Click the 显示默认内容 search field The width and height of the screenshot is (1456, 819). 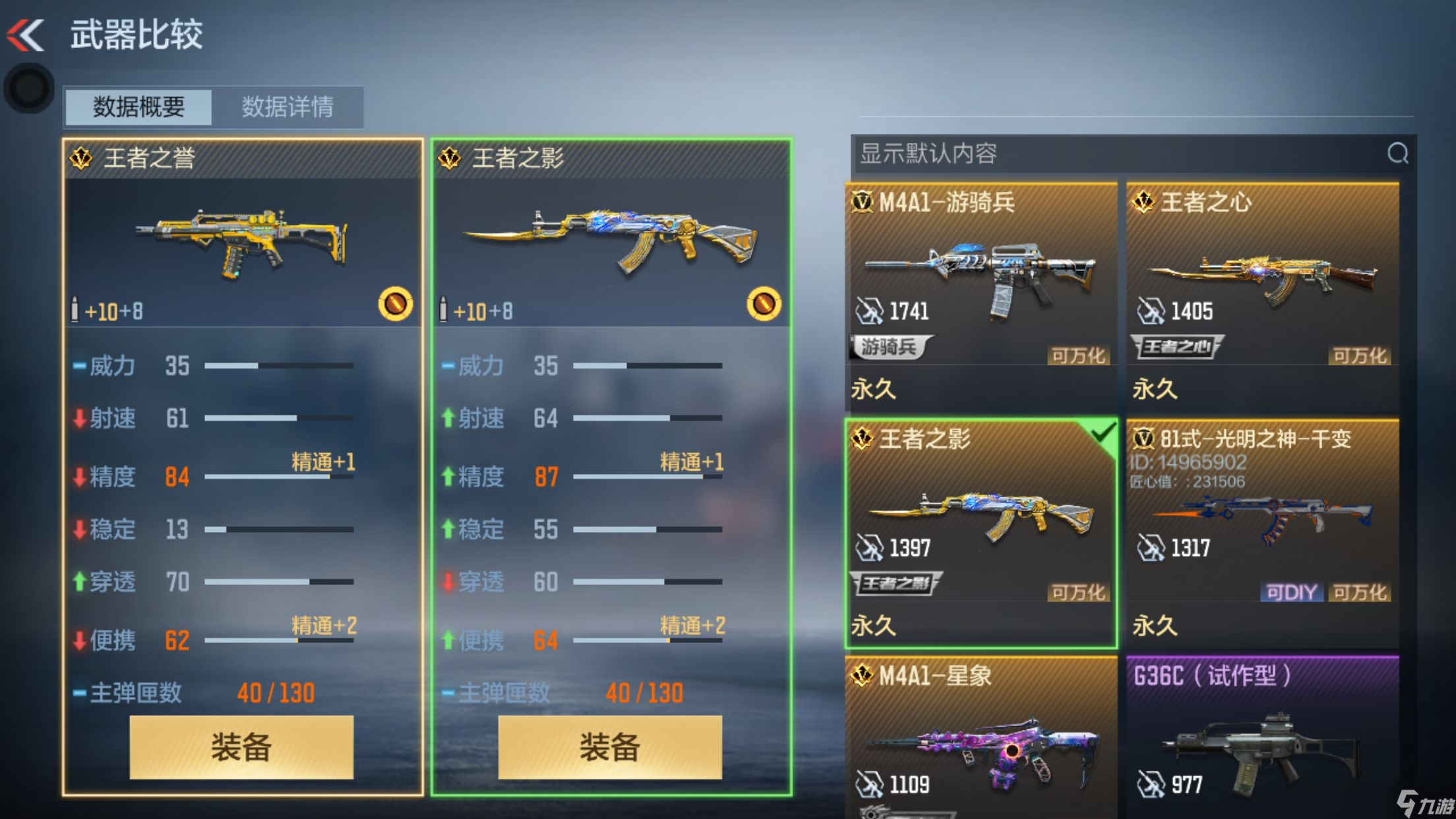[x=1114, y=154]
